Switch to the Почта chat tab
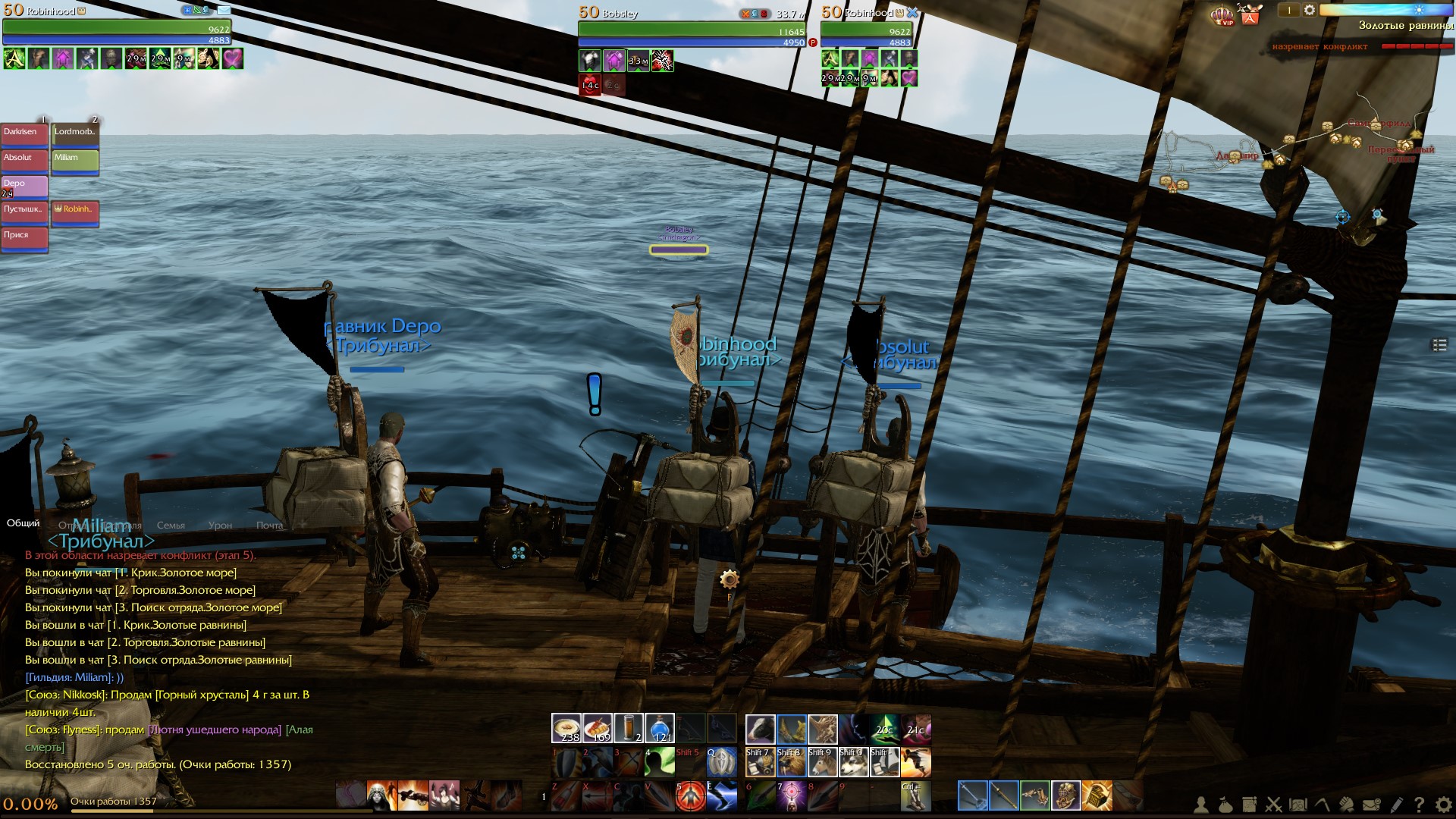Viewport: 1456px width, 819px height. point(269,525)
